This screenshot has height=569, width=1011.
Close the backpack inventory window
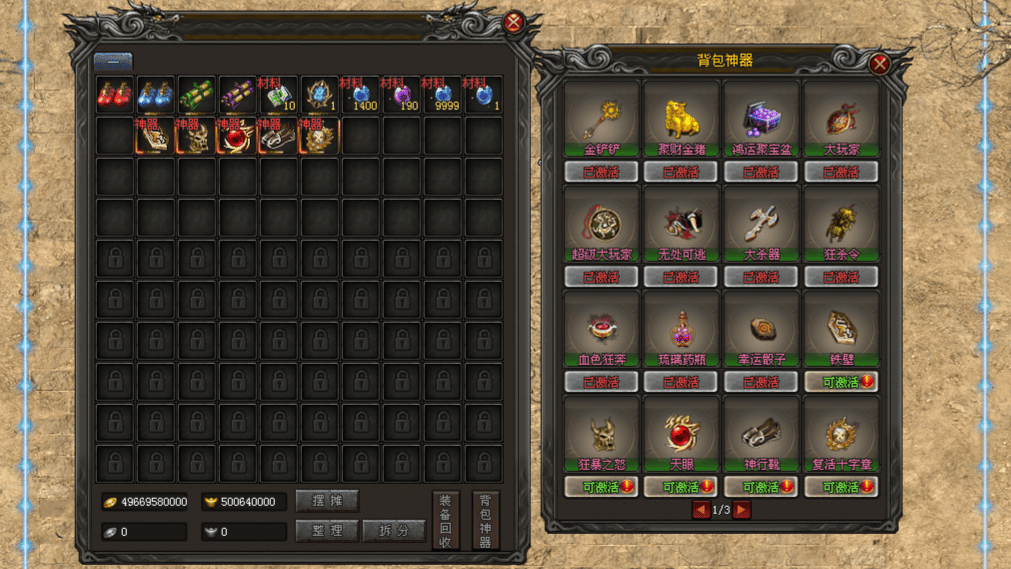[x=514, y=22]
